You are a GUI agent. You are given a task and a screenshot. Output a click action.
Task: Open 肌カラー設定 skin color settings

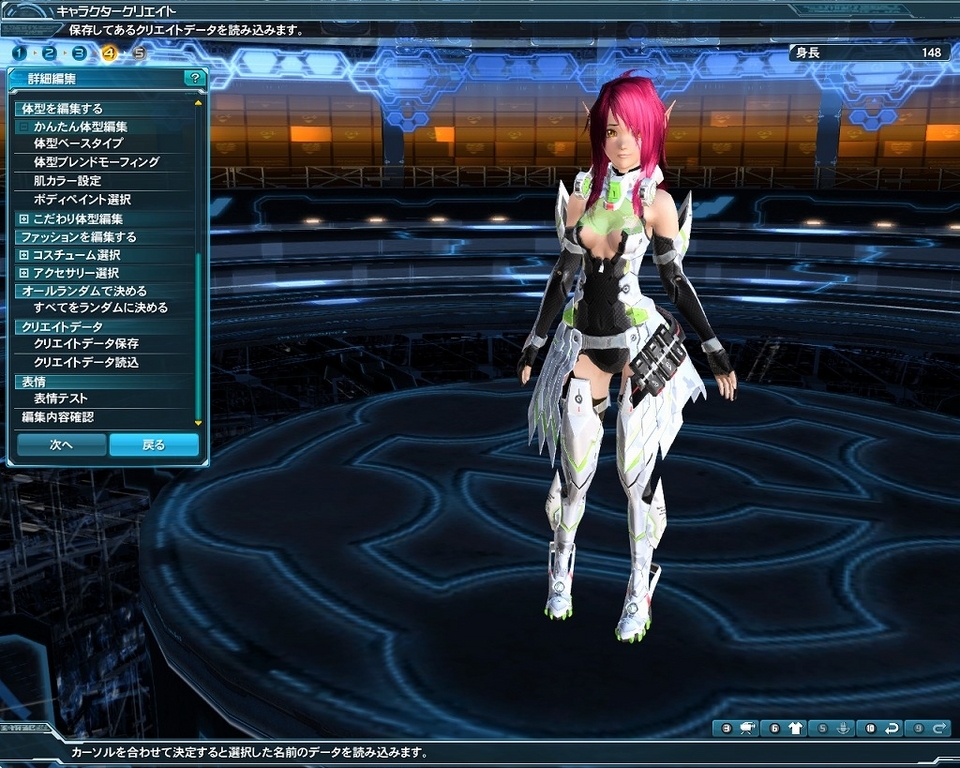(67, 181)
